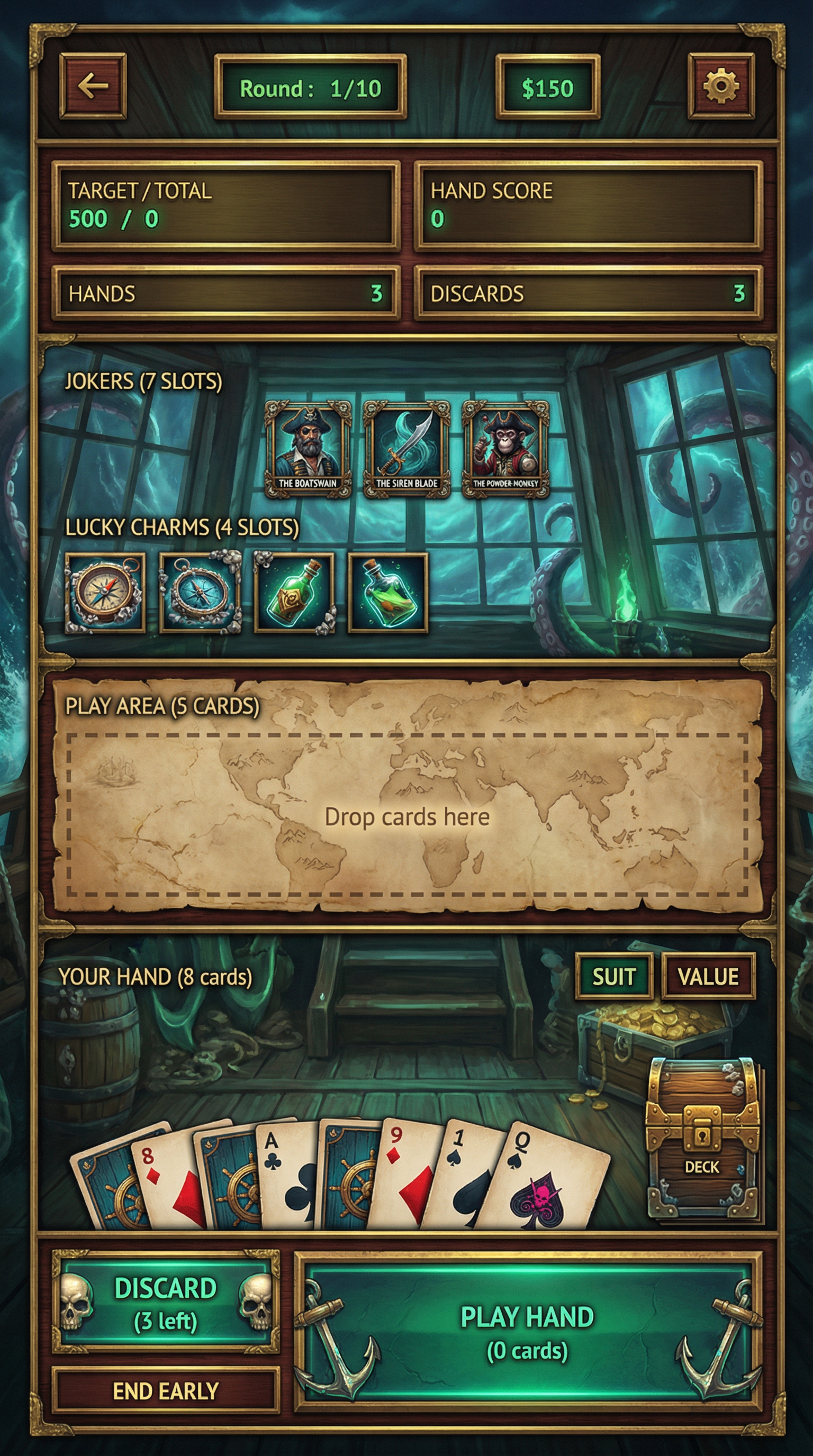This screenshot has width=813, height=1456.
Task: Sort hand by Value
Action: pyautogui.click(x=708, y=976)
